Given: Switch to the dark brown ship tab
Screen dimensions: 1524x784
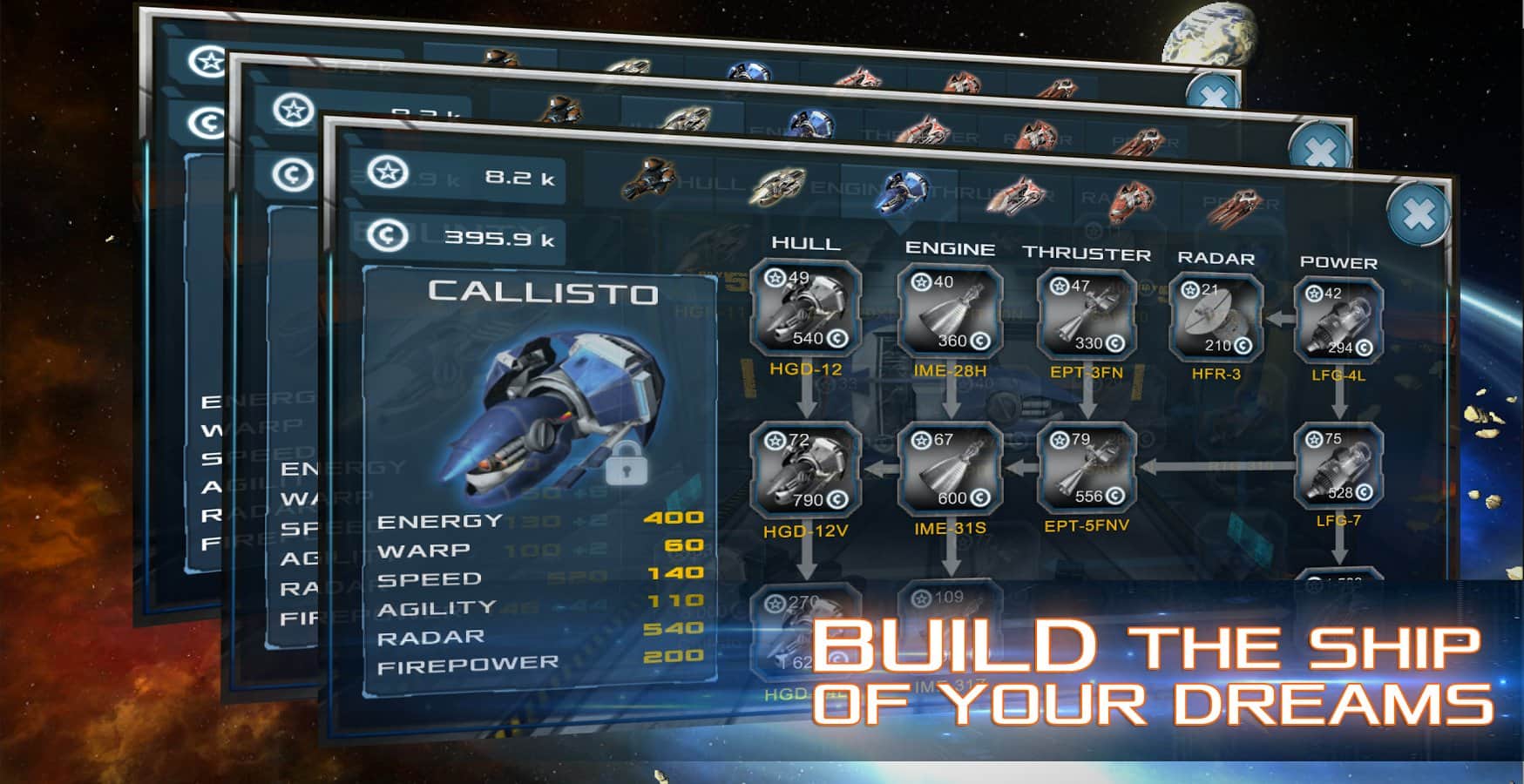Looking at the screenshot, I should 649,177.
